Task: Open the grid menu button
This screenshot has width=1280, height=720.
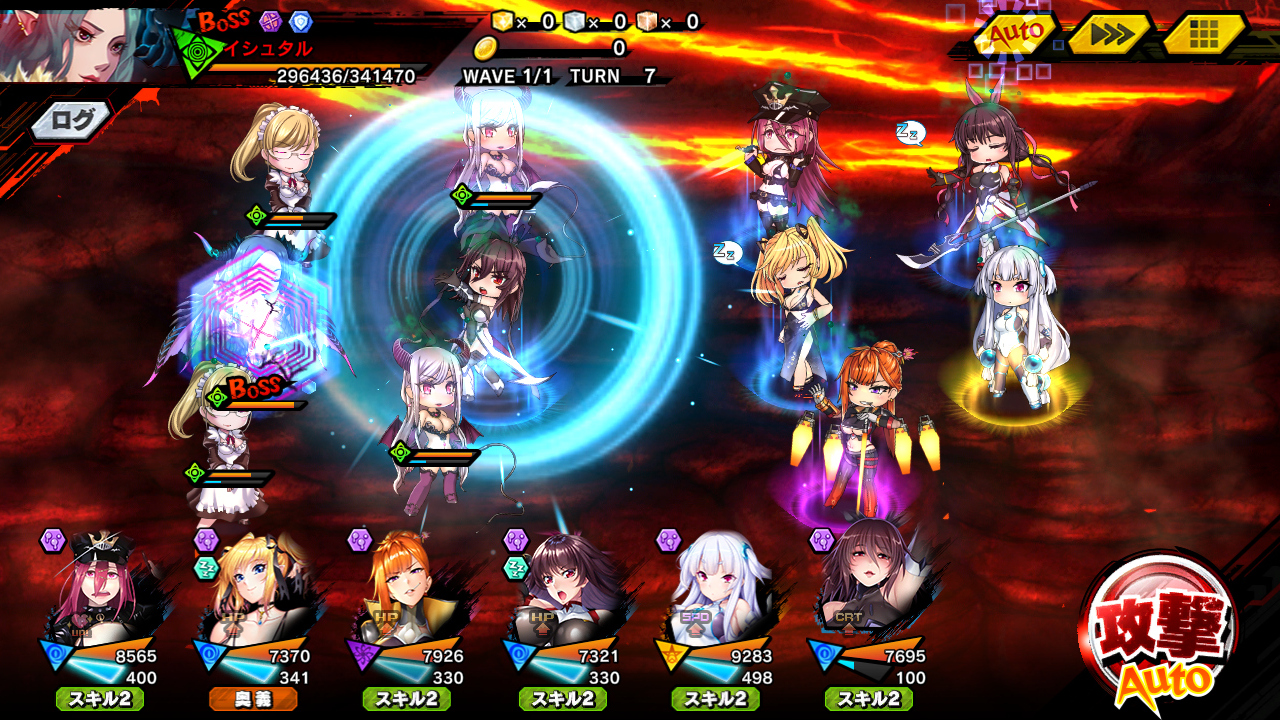Action: (1203, 35)
